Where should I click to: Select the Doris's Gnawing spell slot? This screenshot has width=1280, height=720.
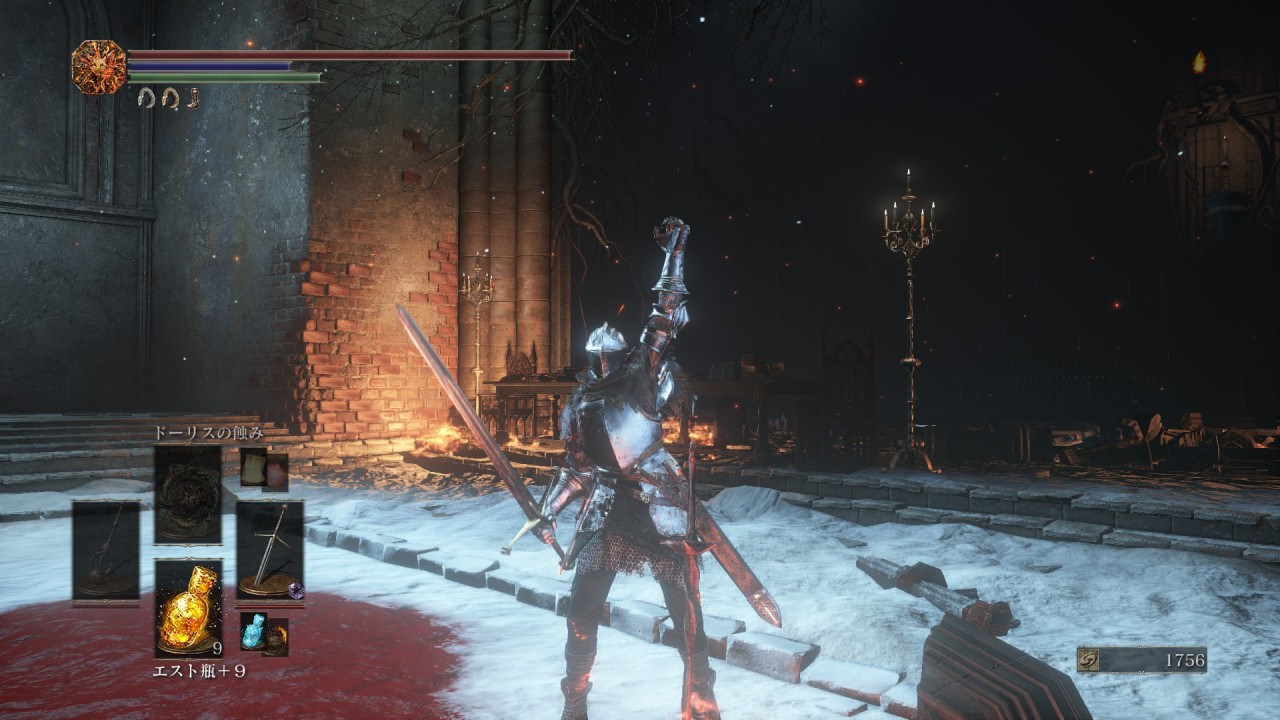(188, 494)
